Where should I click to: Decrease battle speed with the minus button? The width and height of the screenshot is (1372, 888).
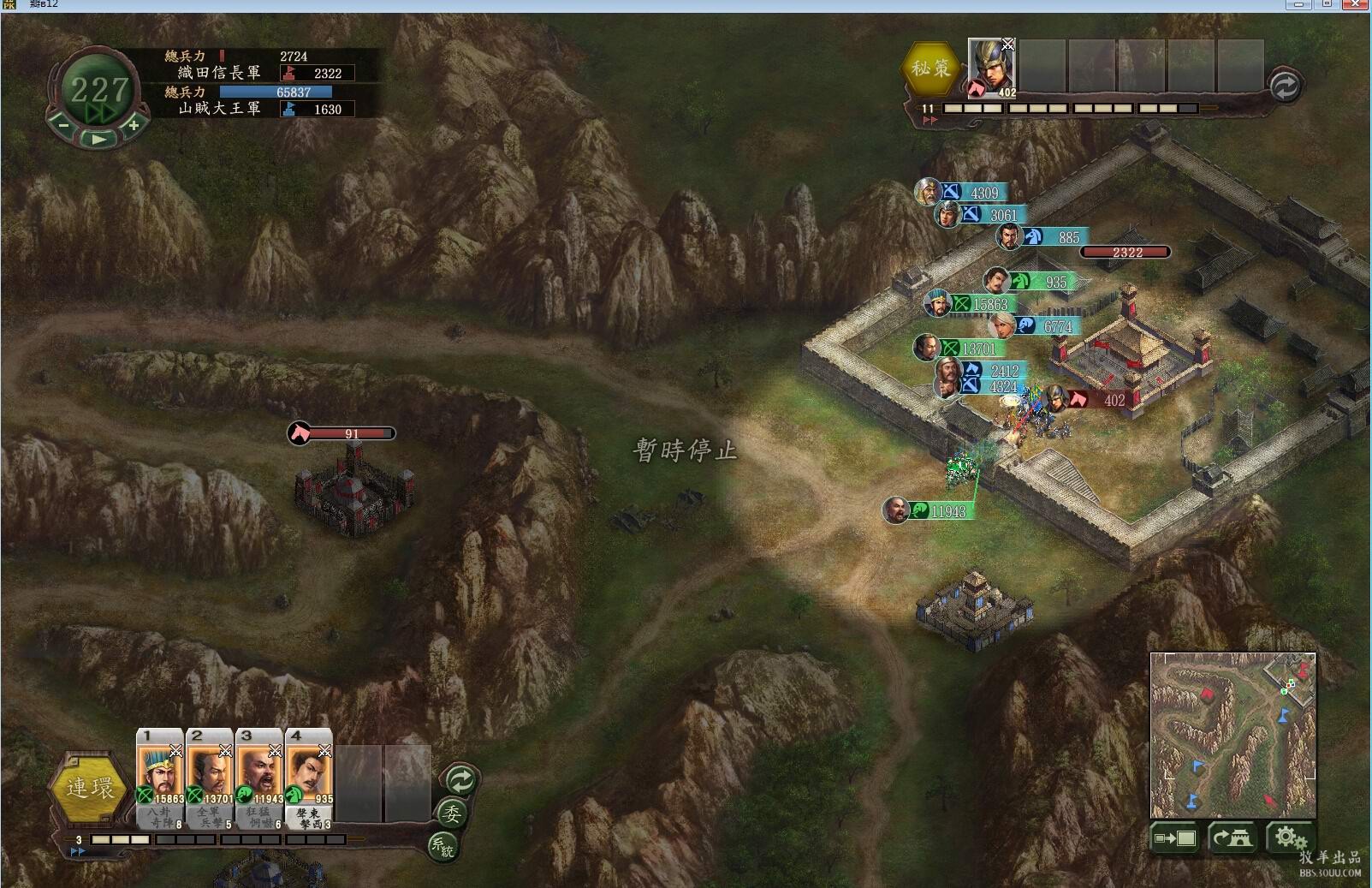63,125
